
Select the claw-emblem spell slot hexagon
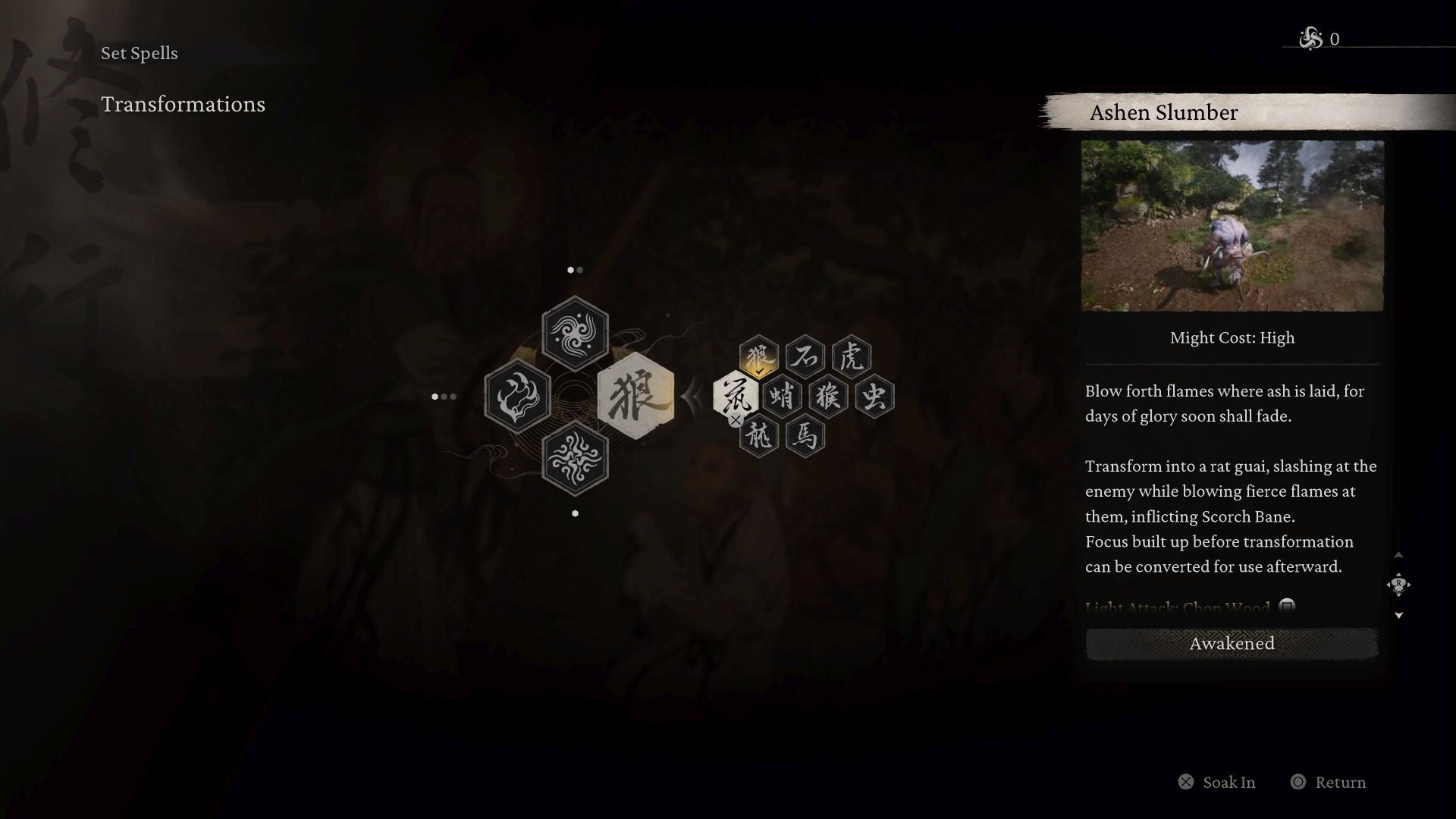[518, 396]
